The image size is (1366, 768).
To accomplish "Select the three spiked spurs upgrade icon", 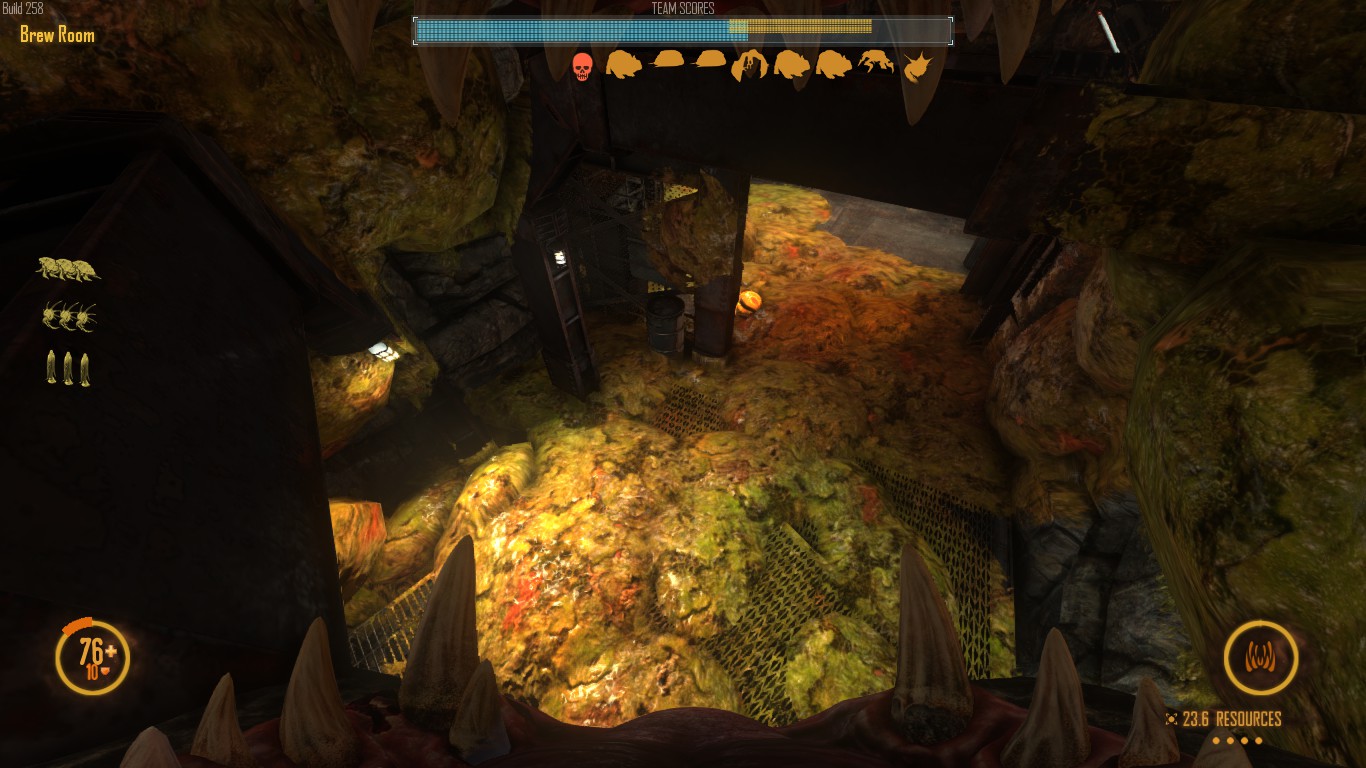I will pos(69,317).
